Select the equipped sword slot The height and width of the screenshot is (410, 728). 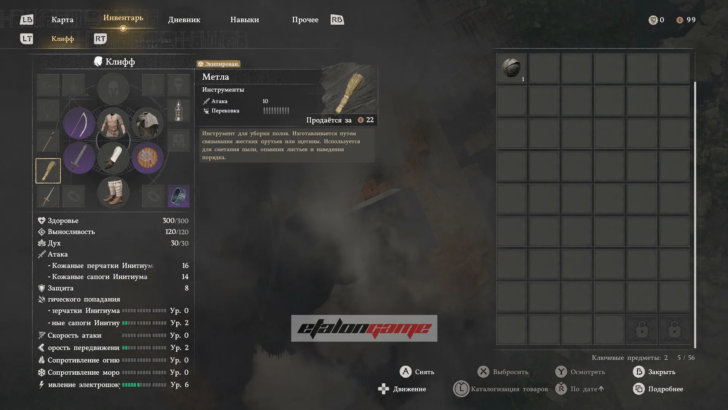click(x=79, y=157)
